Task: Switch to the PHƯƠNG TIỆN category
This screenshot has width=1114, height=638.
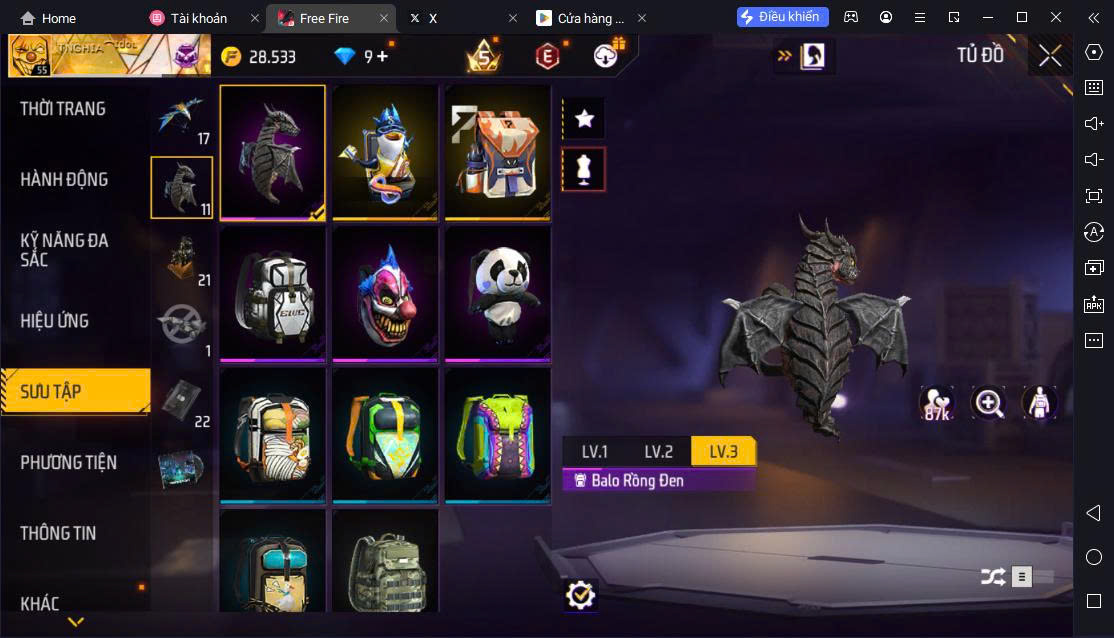Action: [69, 462]
